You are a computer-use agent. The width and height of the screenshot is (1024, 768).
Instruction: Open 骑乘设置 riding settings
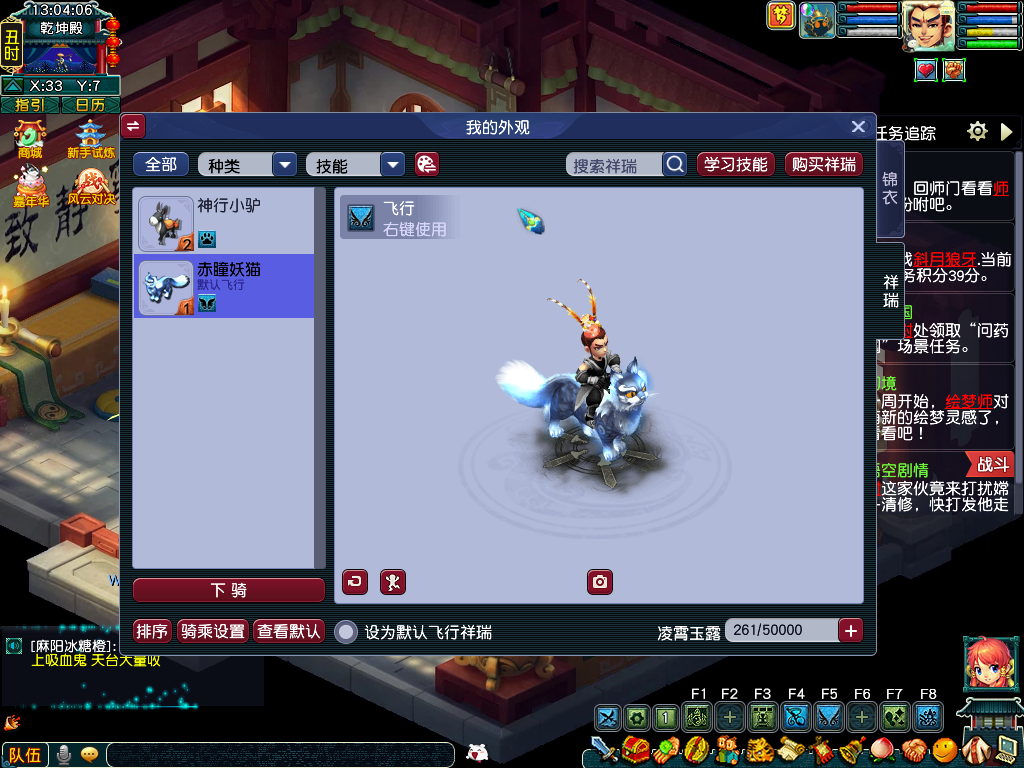pyautogui.click(x=212, y=631)
